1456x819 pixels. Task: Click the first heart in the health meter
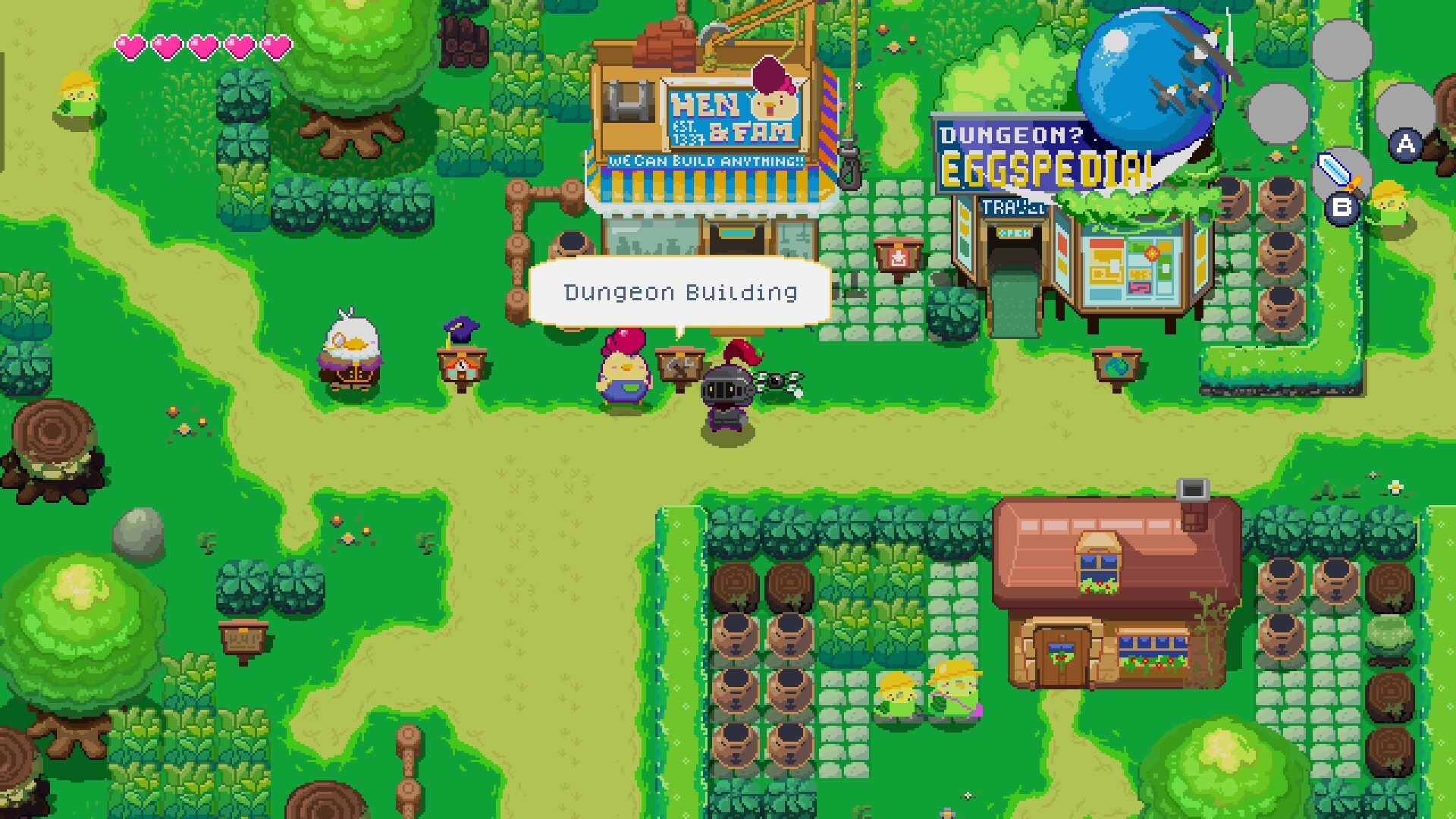[130, 45]
